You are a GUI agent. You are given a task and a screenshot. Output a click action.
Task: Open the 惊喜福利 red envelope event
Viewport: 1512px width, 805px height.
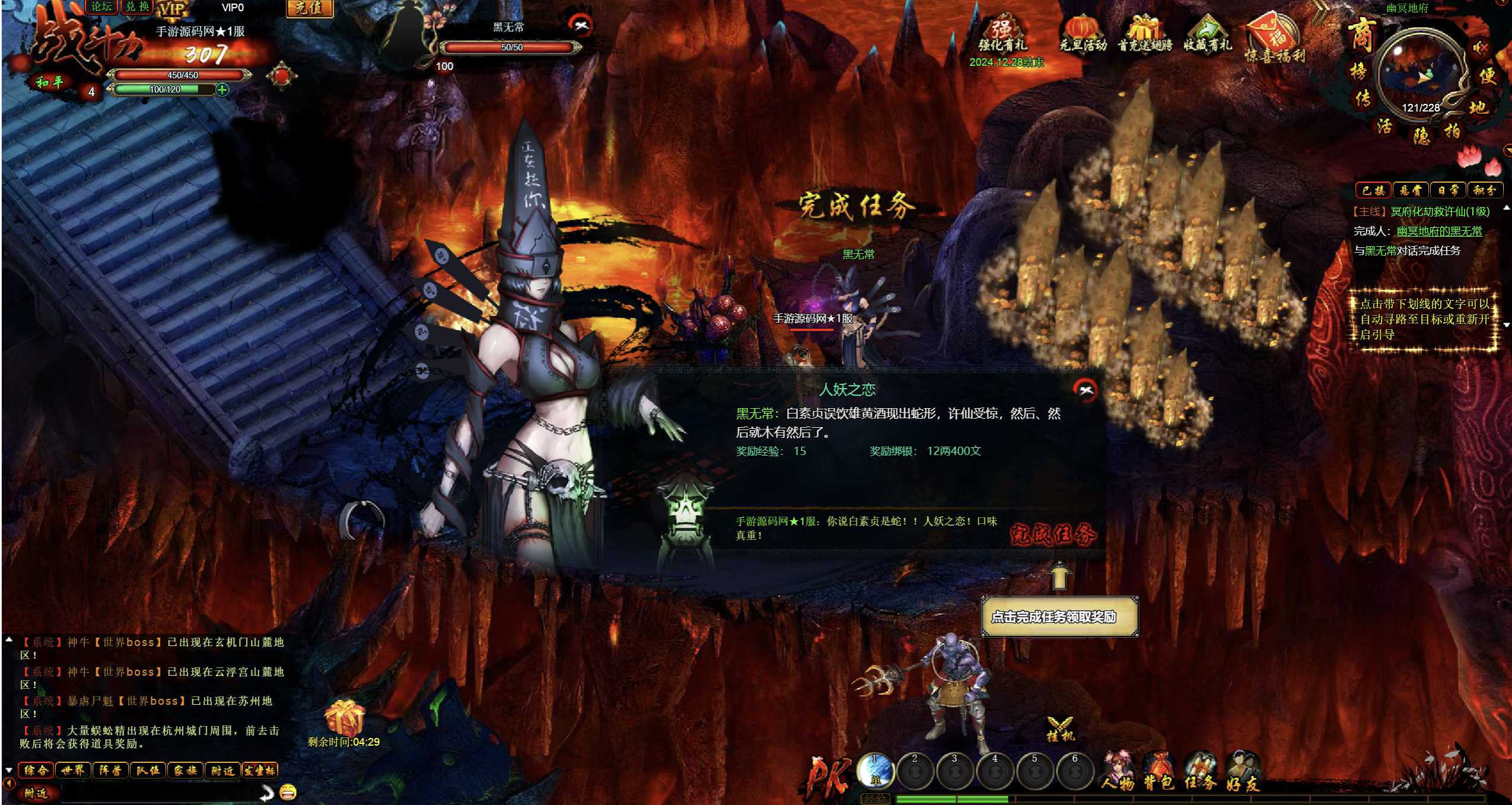pos(1275,37)
